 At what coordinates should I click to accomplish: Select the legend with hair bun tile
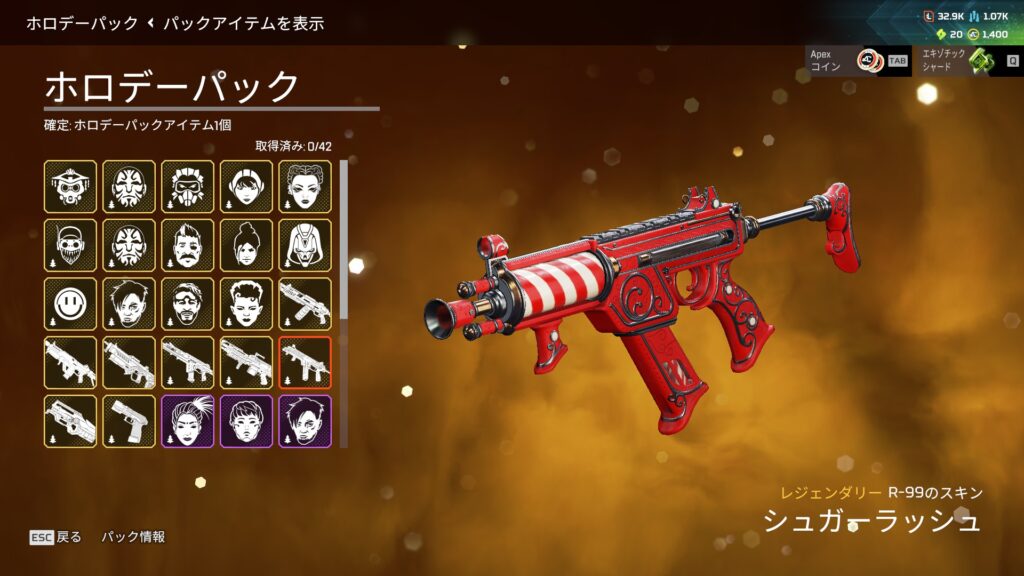(246, 246)
